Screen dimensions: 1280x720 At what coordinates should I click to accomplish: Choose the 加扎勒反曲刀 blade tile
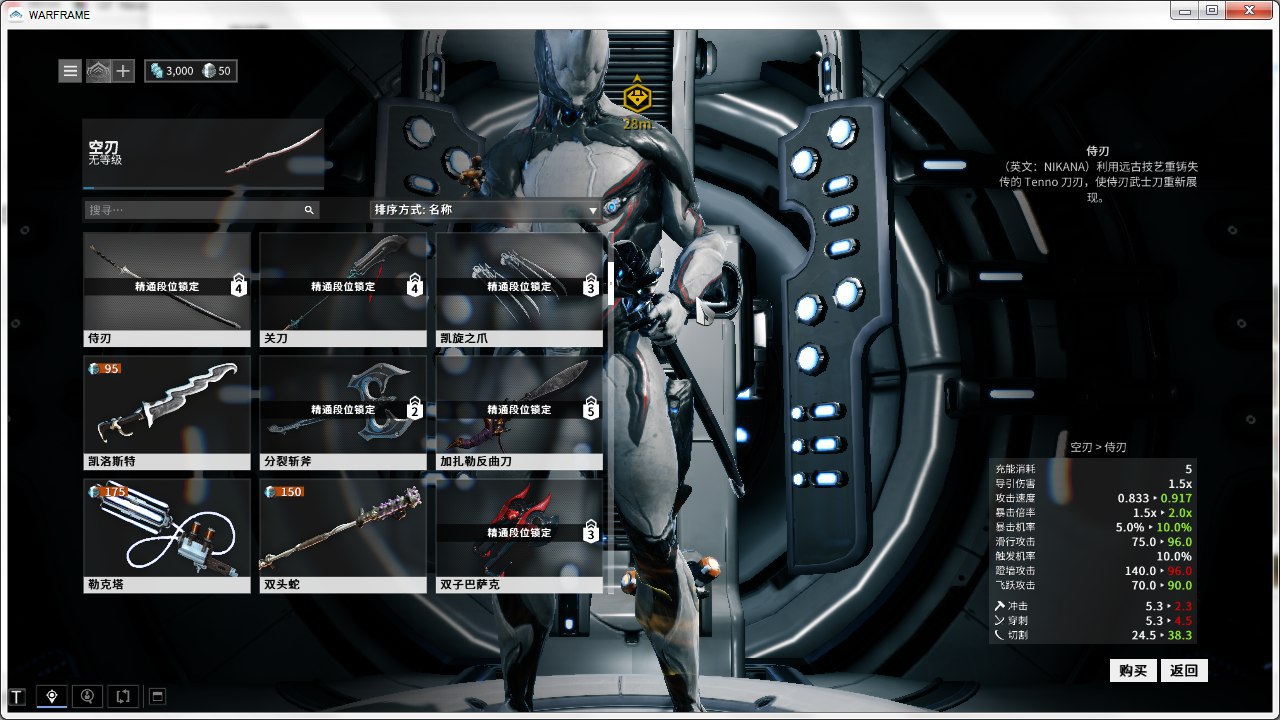(519, 413)
